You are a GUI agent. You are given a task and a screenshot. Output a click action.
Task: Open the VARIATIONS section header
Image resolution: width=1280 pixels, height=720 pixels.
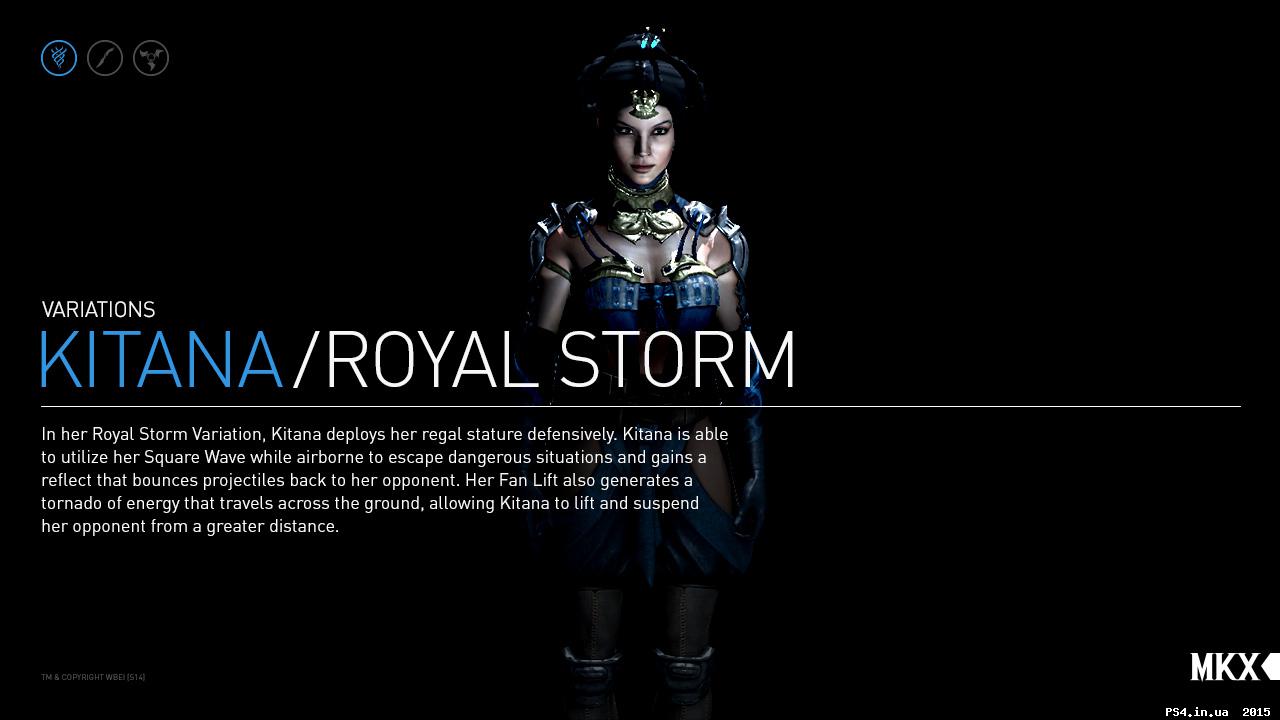(x=98, y=310)
